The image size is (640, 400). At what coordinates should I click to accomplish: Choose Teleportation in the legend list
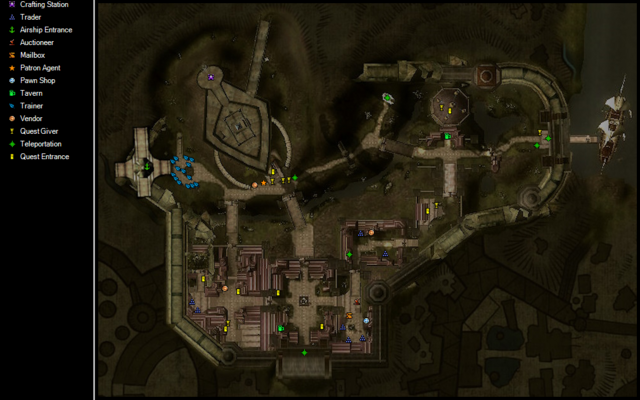(40, 143)
